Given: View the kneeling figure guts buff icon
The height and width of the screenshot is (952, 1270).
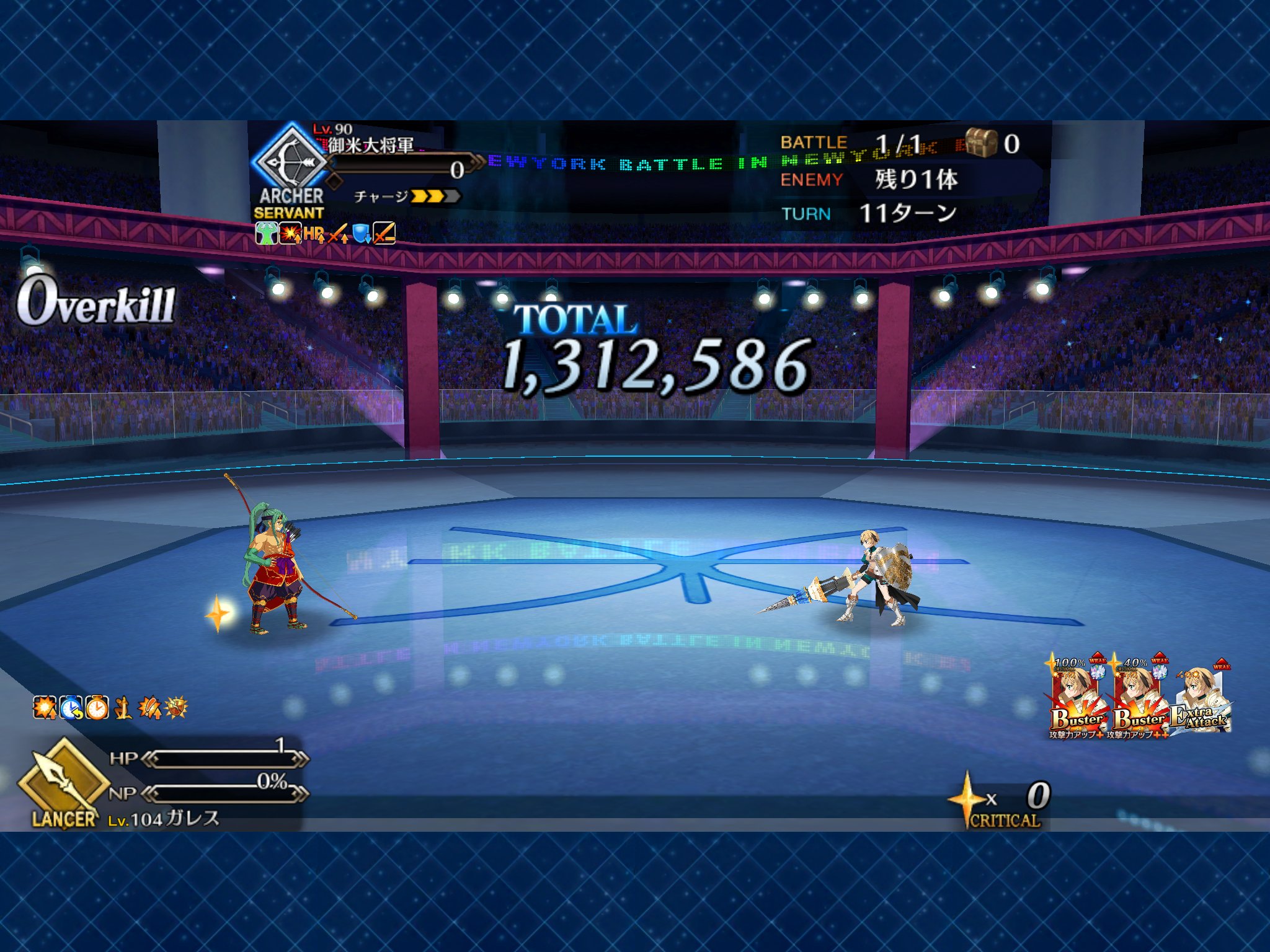Looking at the screenshot, I should 123,708.
